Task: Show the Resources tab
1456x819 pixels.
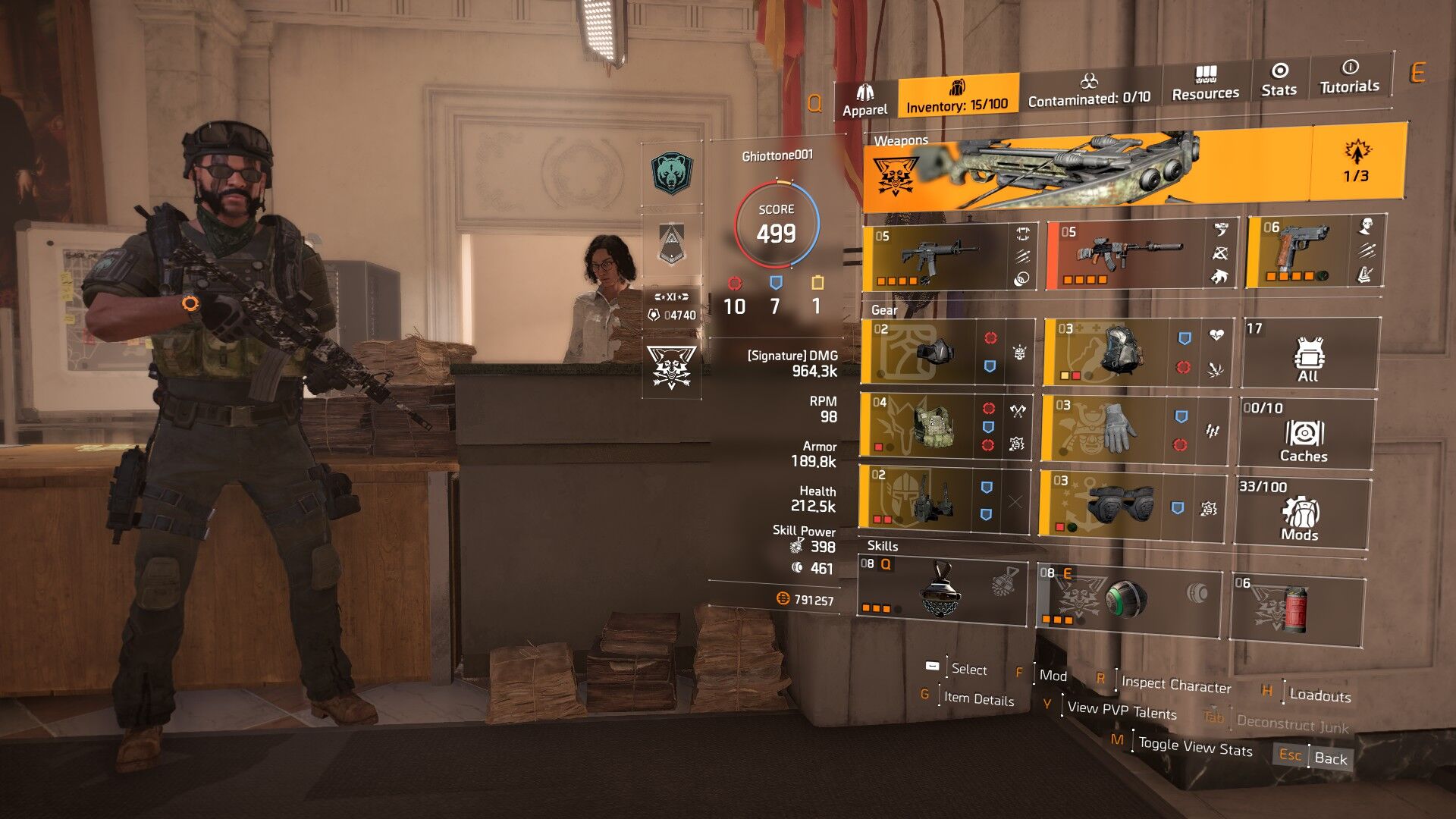Action: pos(1205,84)
